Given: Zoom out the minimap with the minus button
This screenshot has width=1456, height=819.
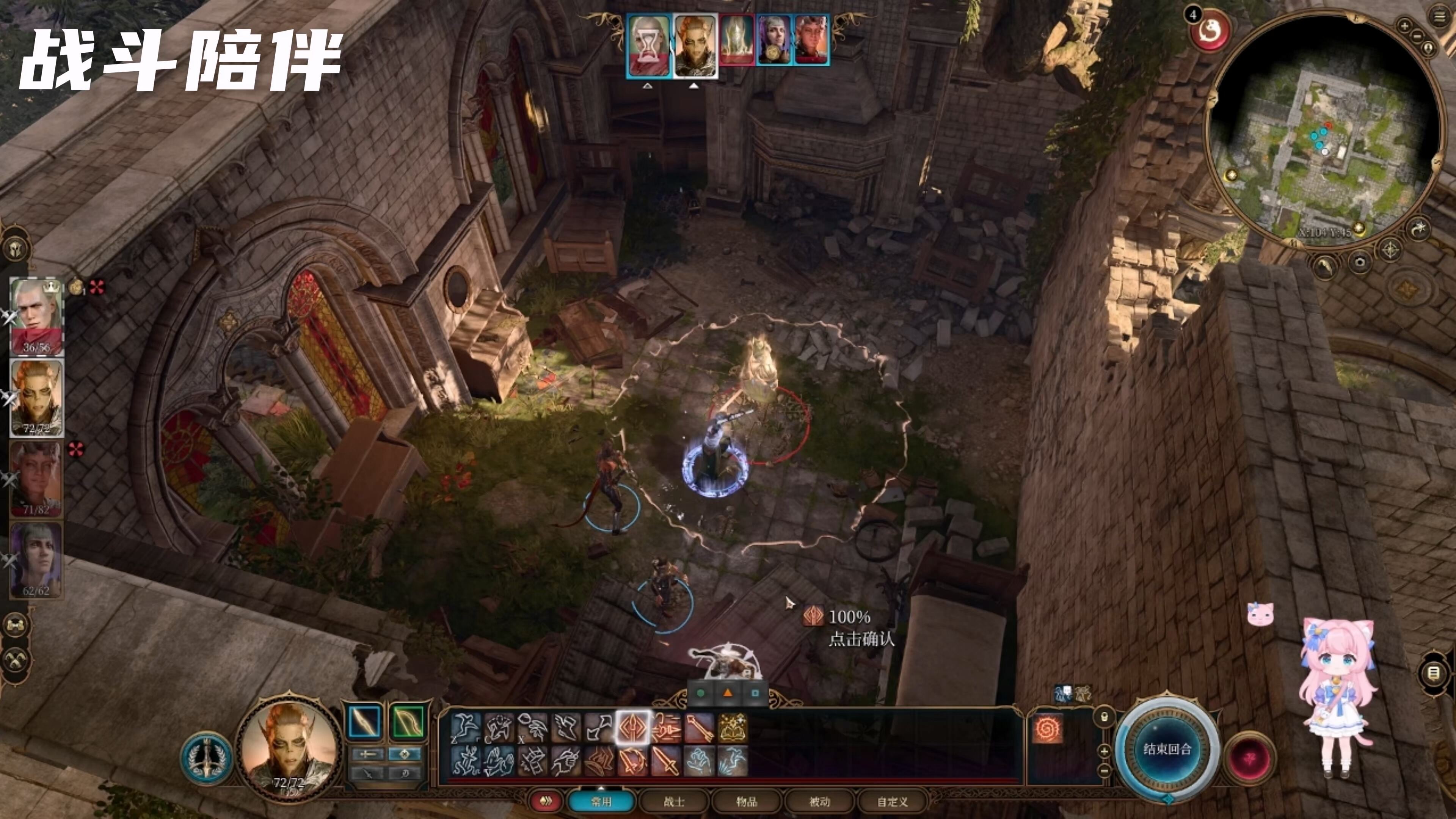Looking at the screenshot, I should point(1417,36).
